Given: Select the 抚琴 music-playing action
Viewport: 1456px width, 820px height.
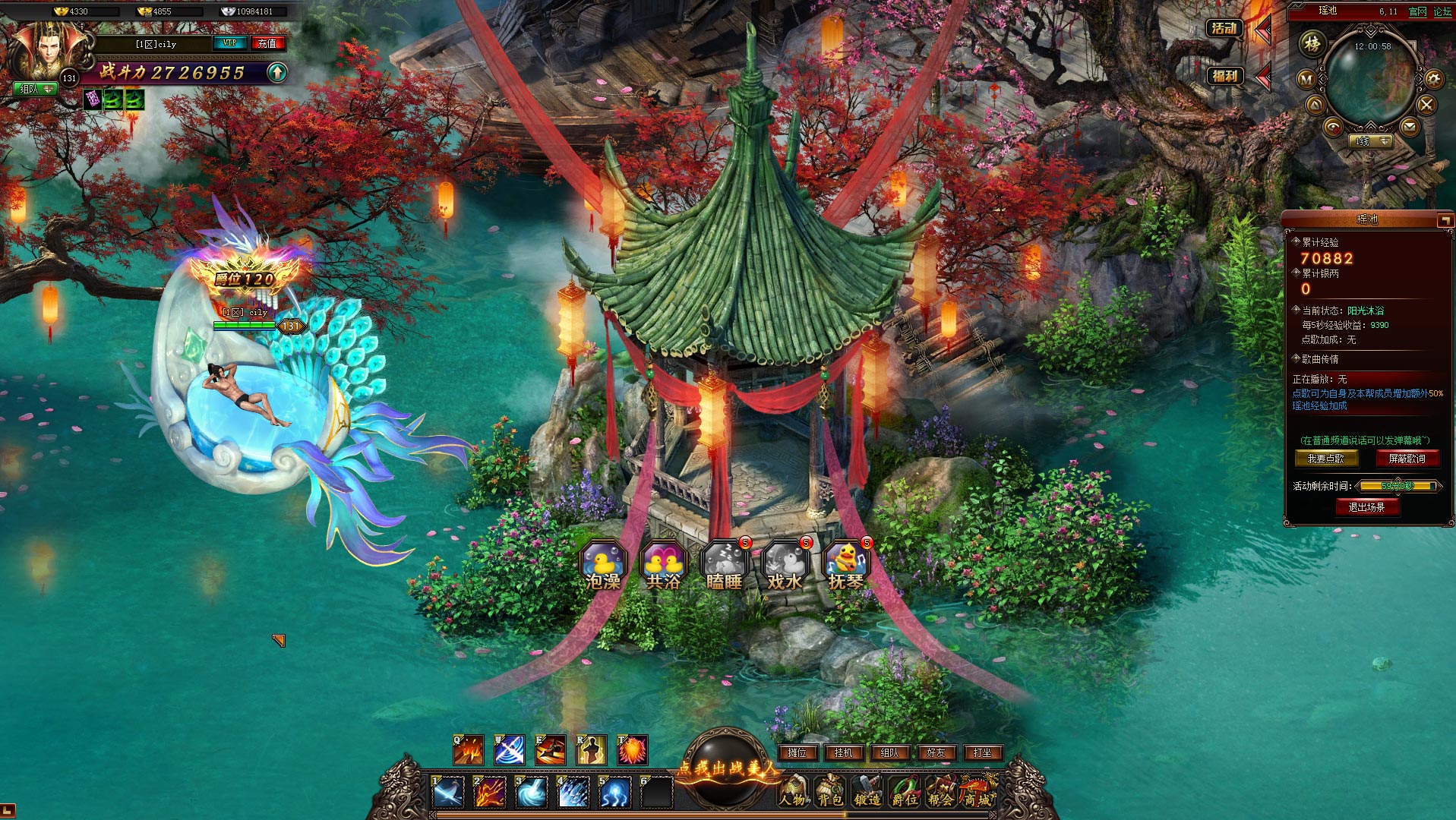Looking at the screenshot, I should coord(845,566).
